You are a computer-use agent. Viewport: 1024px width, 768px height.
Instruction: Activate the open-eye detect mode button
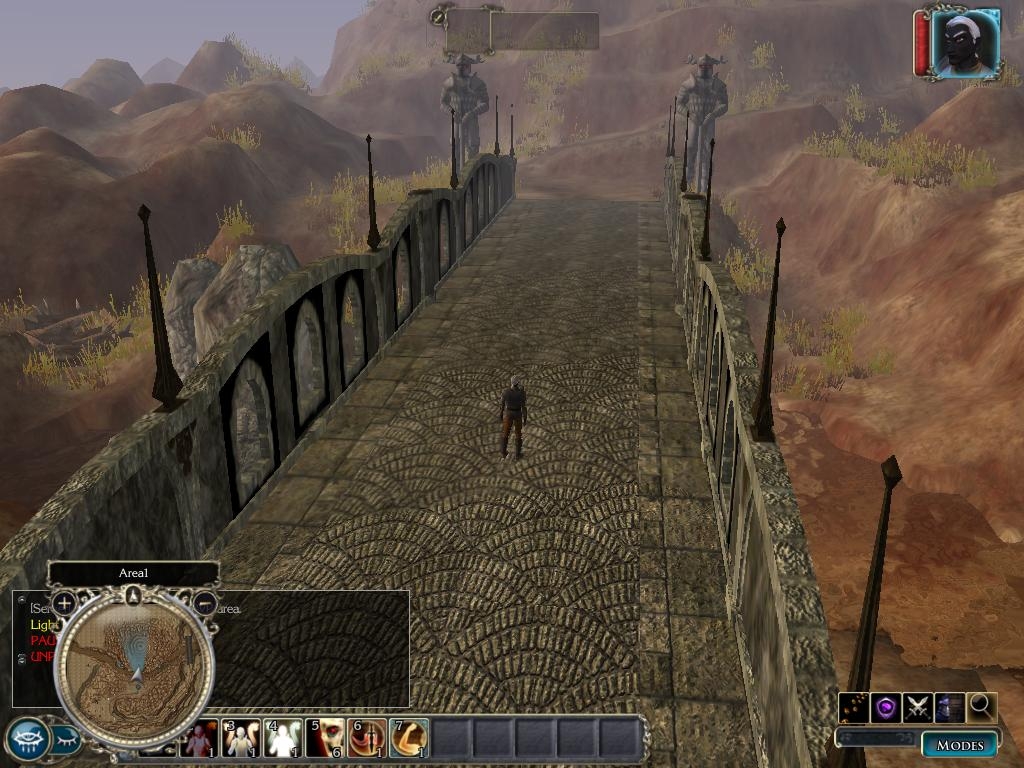pos(27,740)
